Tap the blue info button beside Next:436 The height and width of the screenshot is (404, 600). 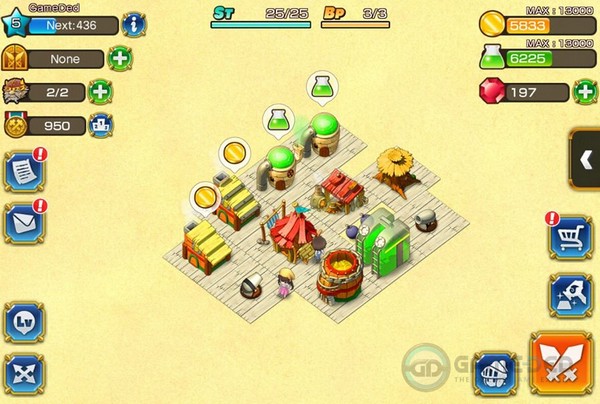(133, 26)
